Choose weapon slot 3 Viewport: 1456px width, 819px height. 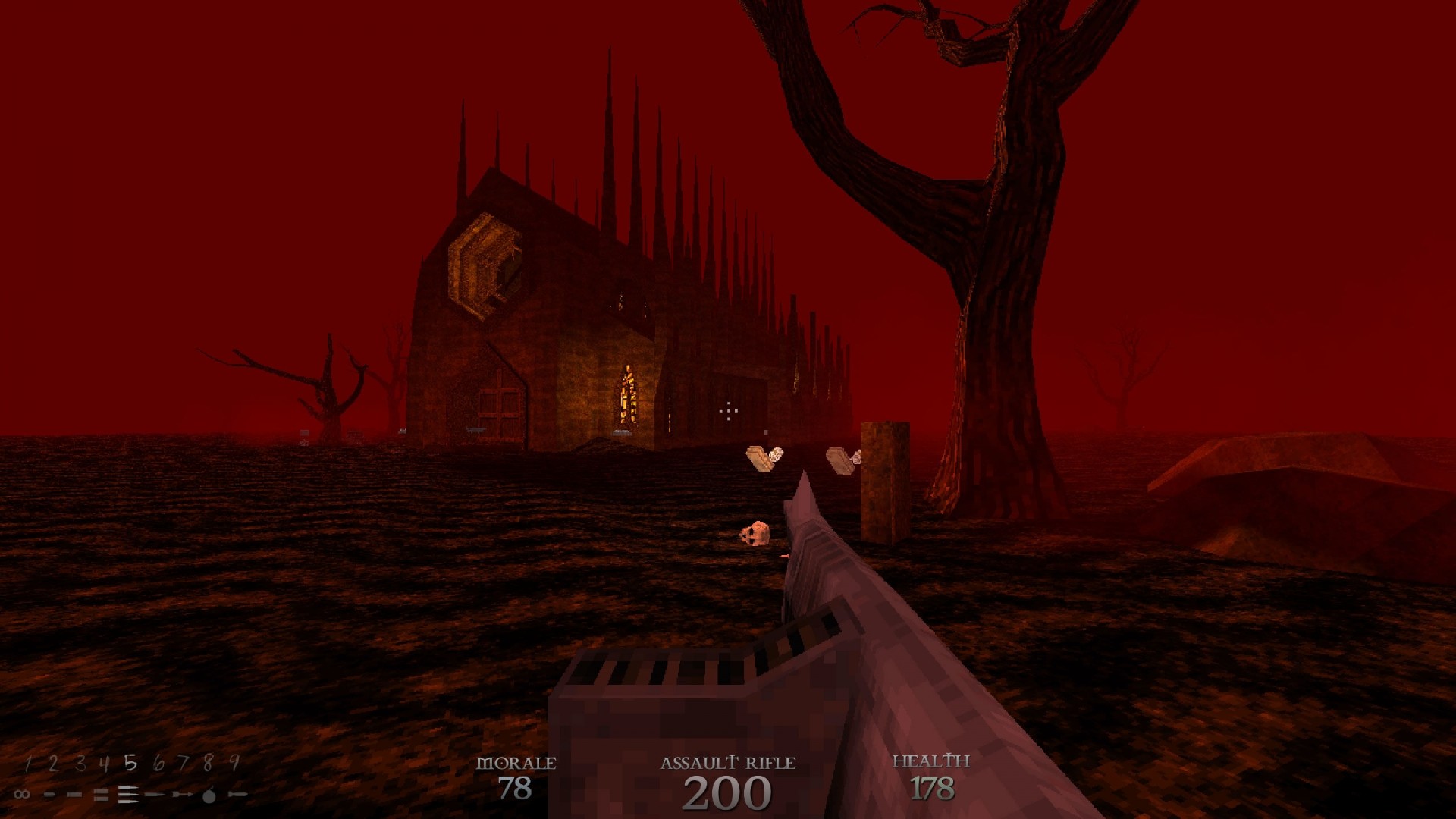(x=79, y=763)
